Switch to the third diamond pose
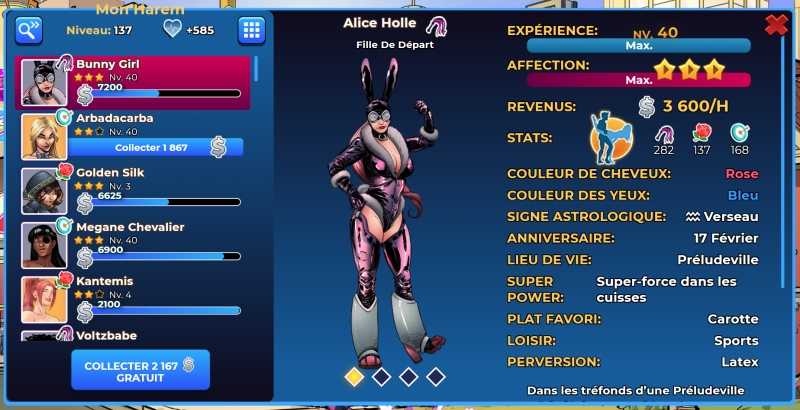Viewport: 800px width, 410px height. tap(408, 376)
